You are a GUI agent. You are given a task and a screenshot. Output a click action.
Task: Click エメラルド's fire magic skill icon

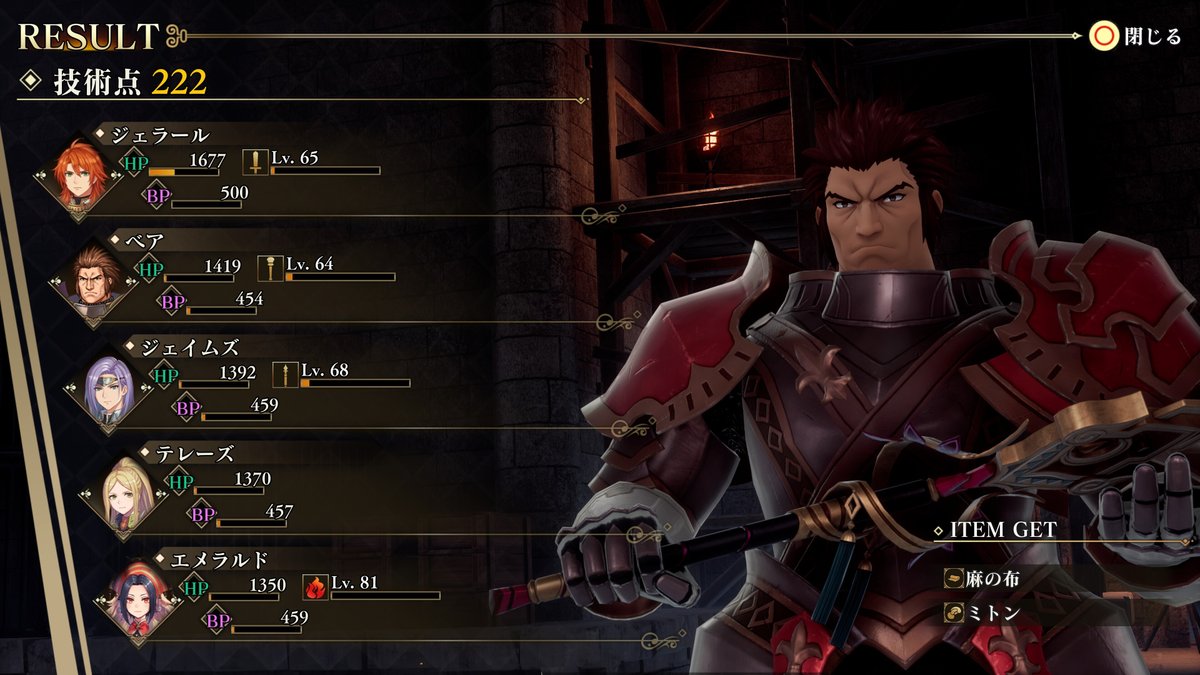click(x=316, y=587)
